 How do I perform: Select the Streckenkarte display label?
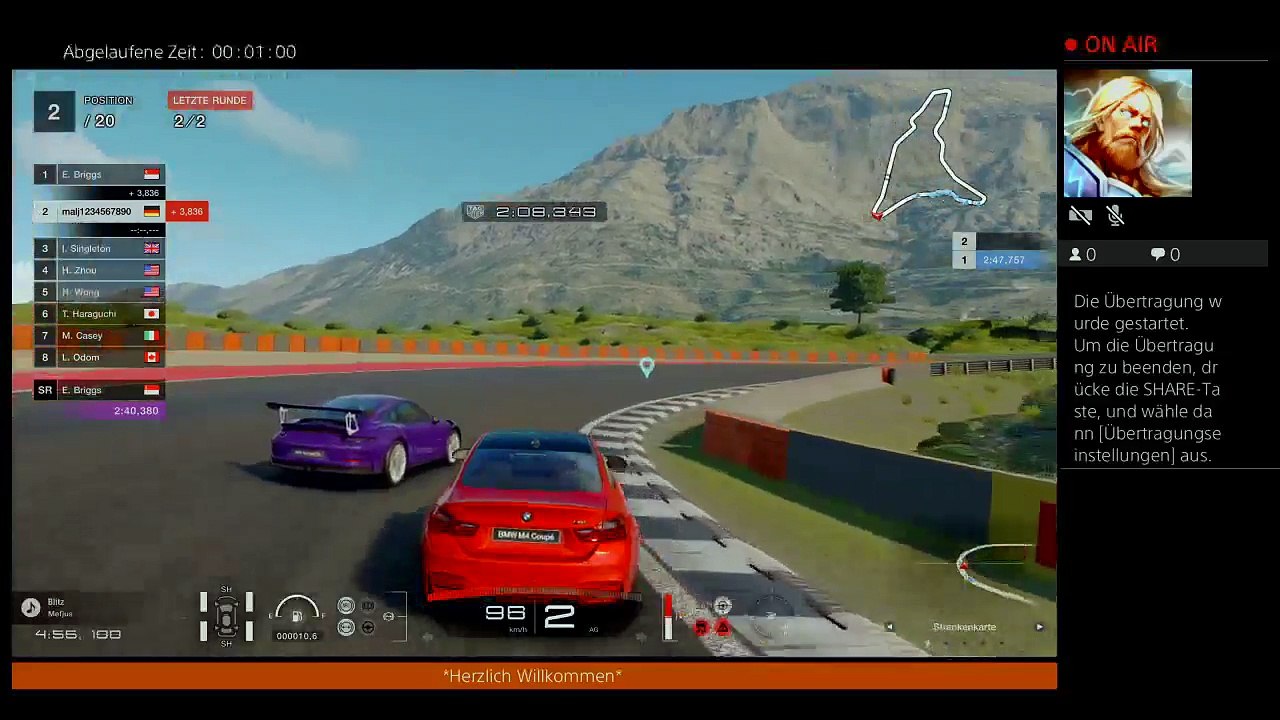point(964,627)
